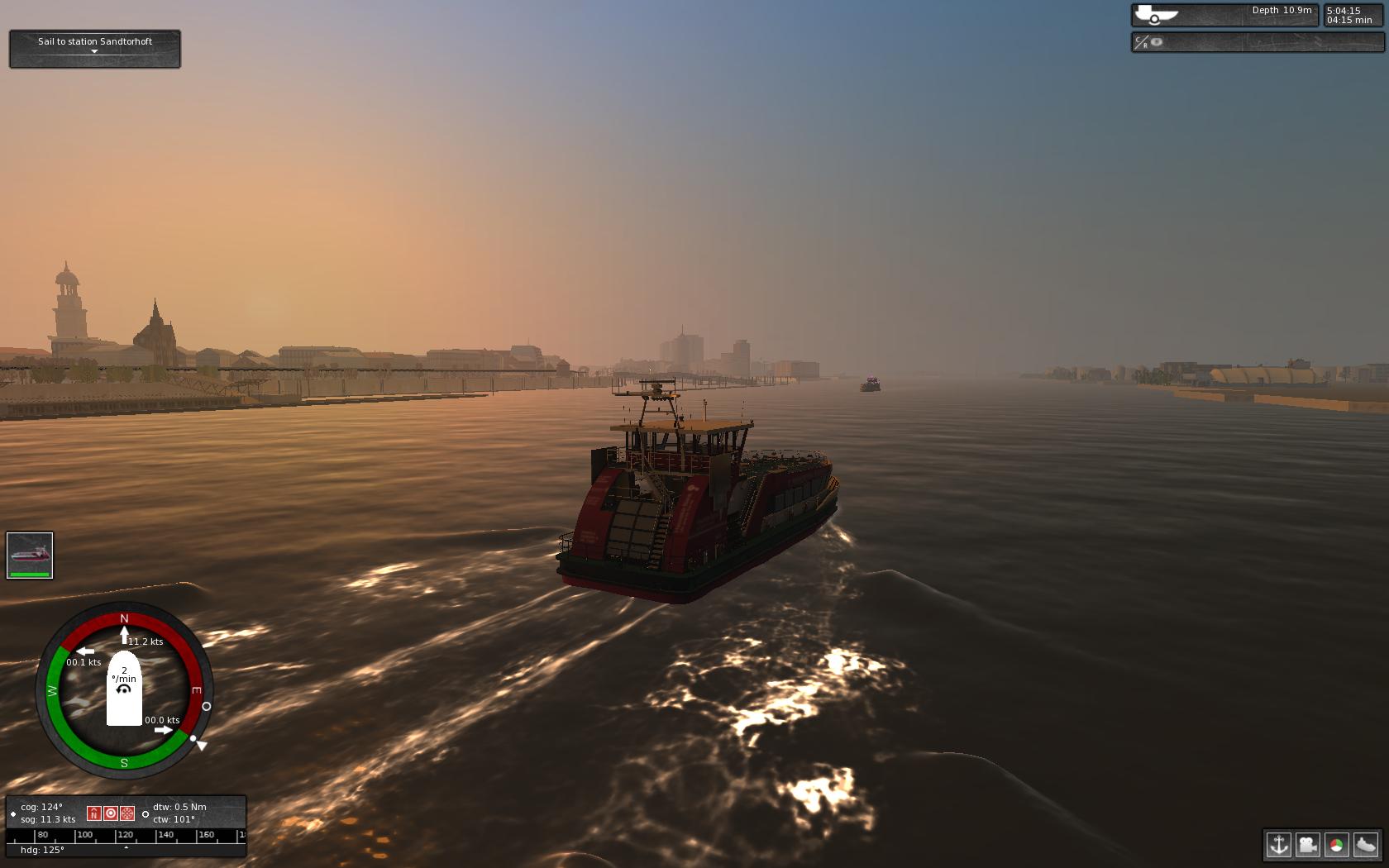Click heading 120 on the heading tape
Image resolution: width=1389 pixels, height=868 pixels.
tap(126, 835)
